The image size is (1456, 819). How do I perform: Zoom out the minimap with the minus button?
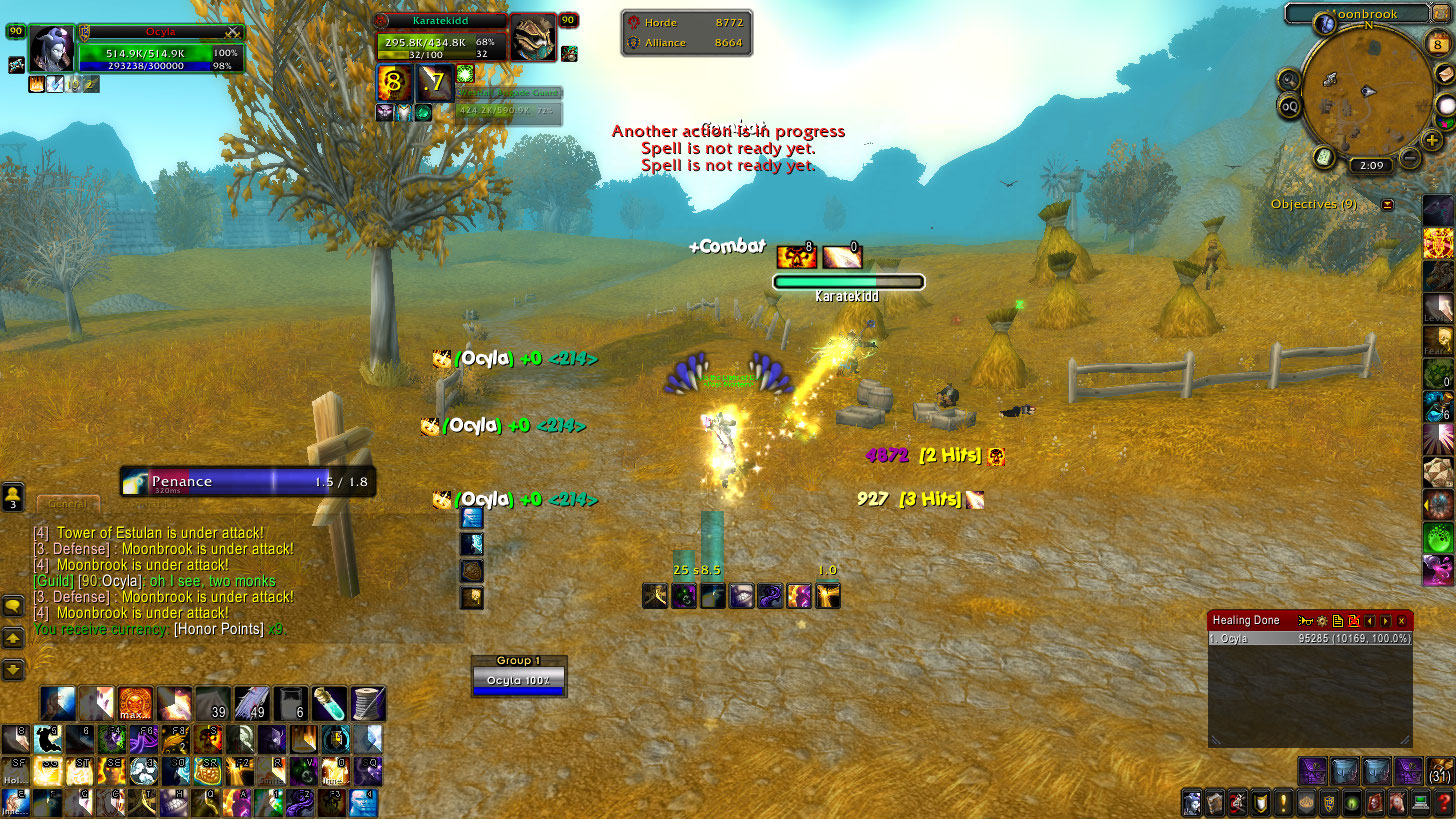(1410, 157)
